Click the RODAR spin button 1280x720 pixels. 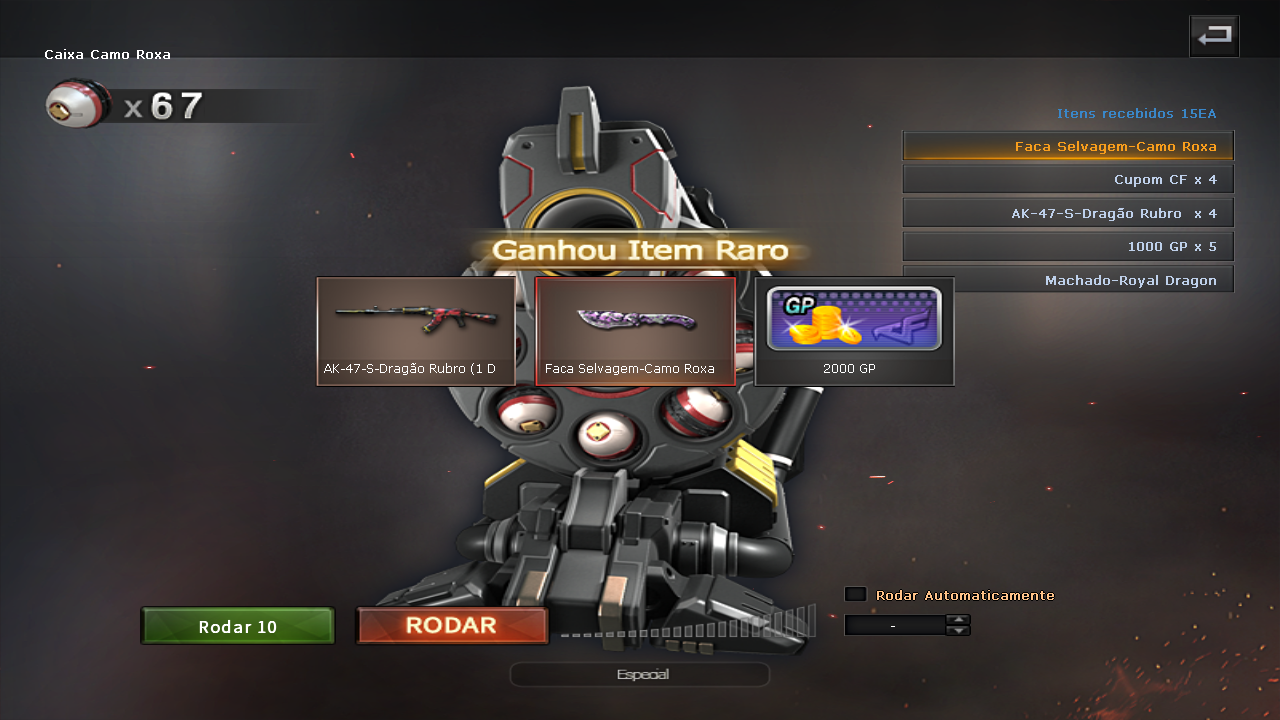[x=452, y=626]
